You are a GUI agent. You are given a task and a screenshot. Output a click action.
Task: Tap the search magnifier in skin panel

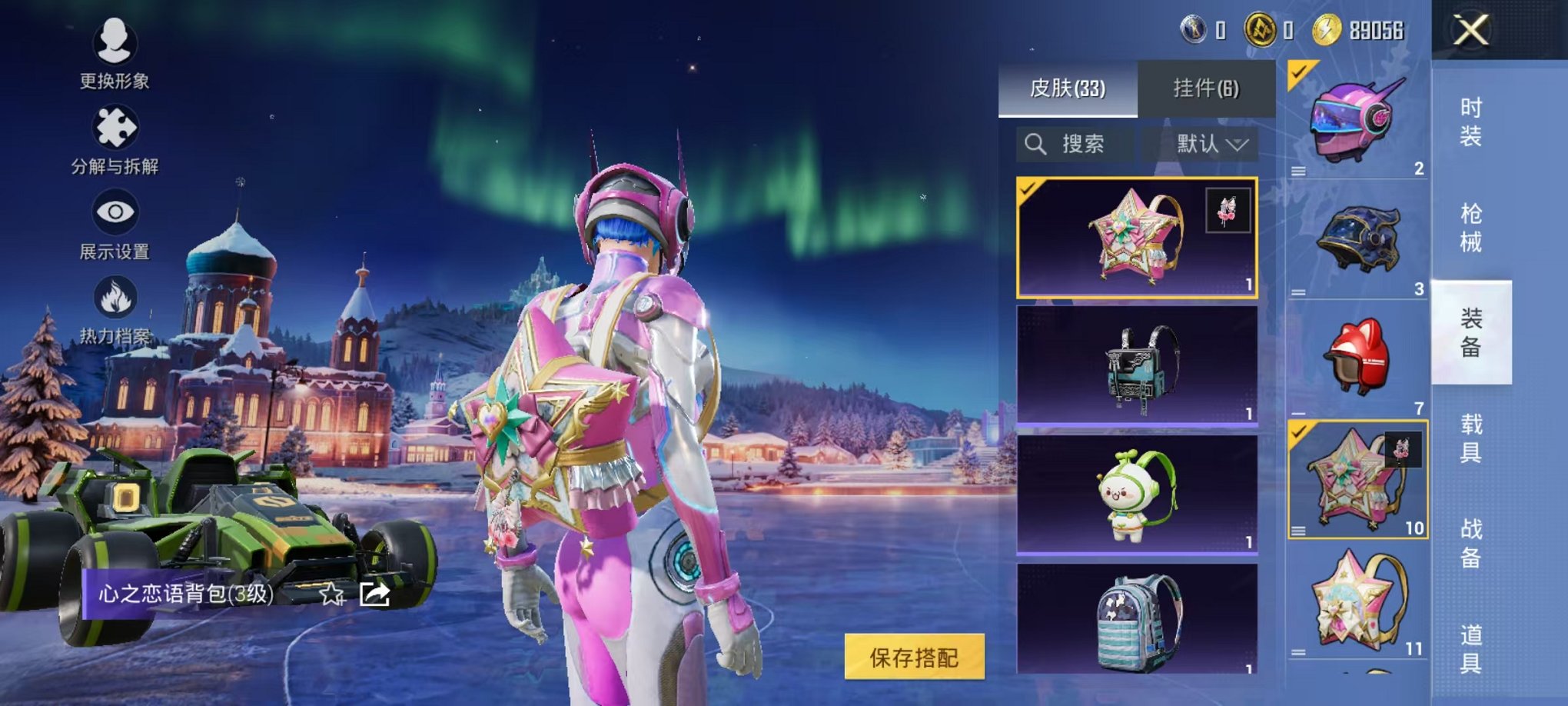click(1036, 144)
